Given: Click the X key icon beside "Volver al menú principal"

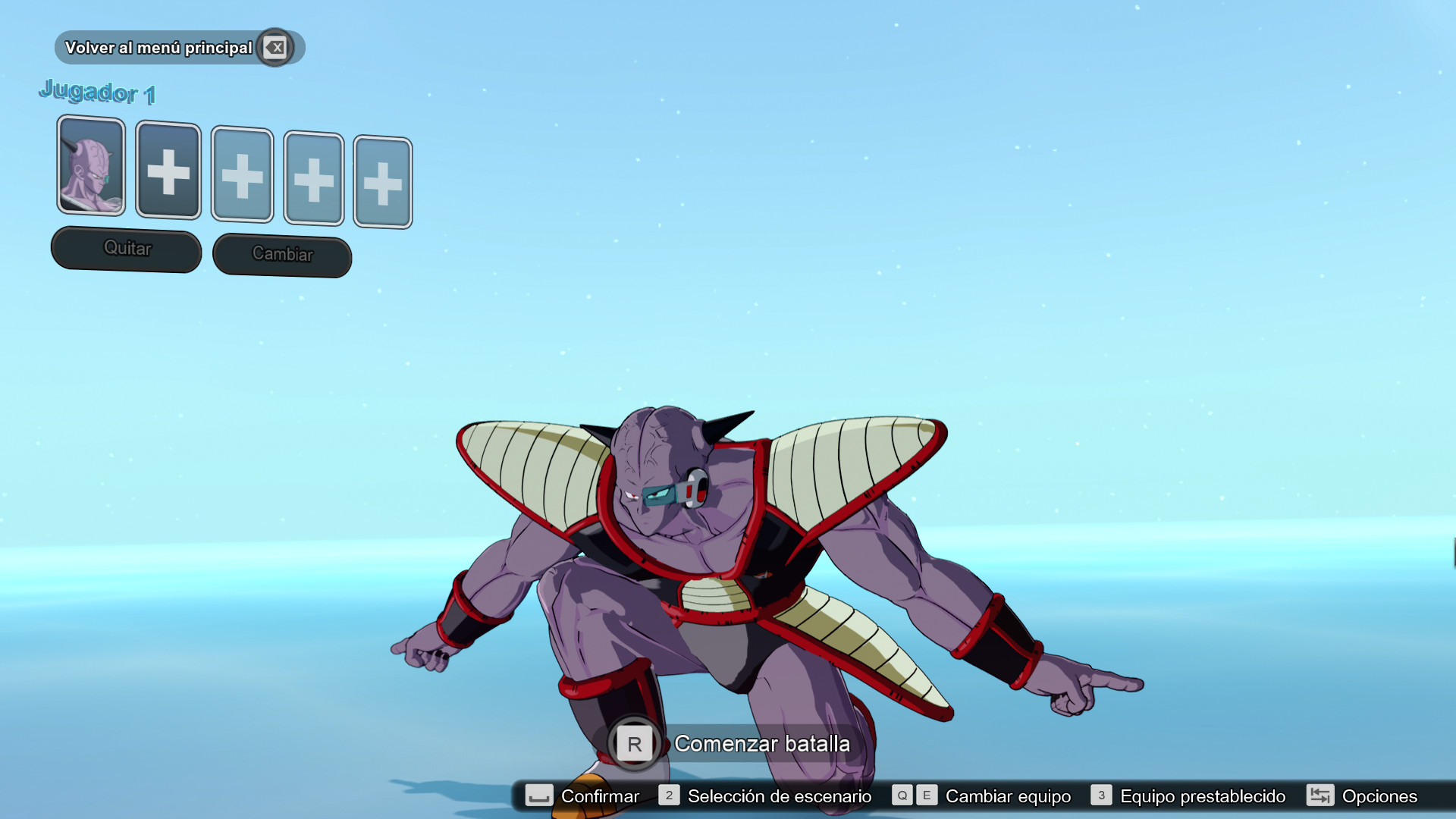Looking at the screenshot, I should tap(276, 47).
